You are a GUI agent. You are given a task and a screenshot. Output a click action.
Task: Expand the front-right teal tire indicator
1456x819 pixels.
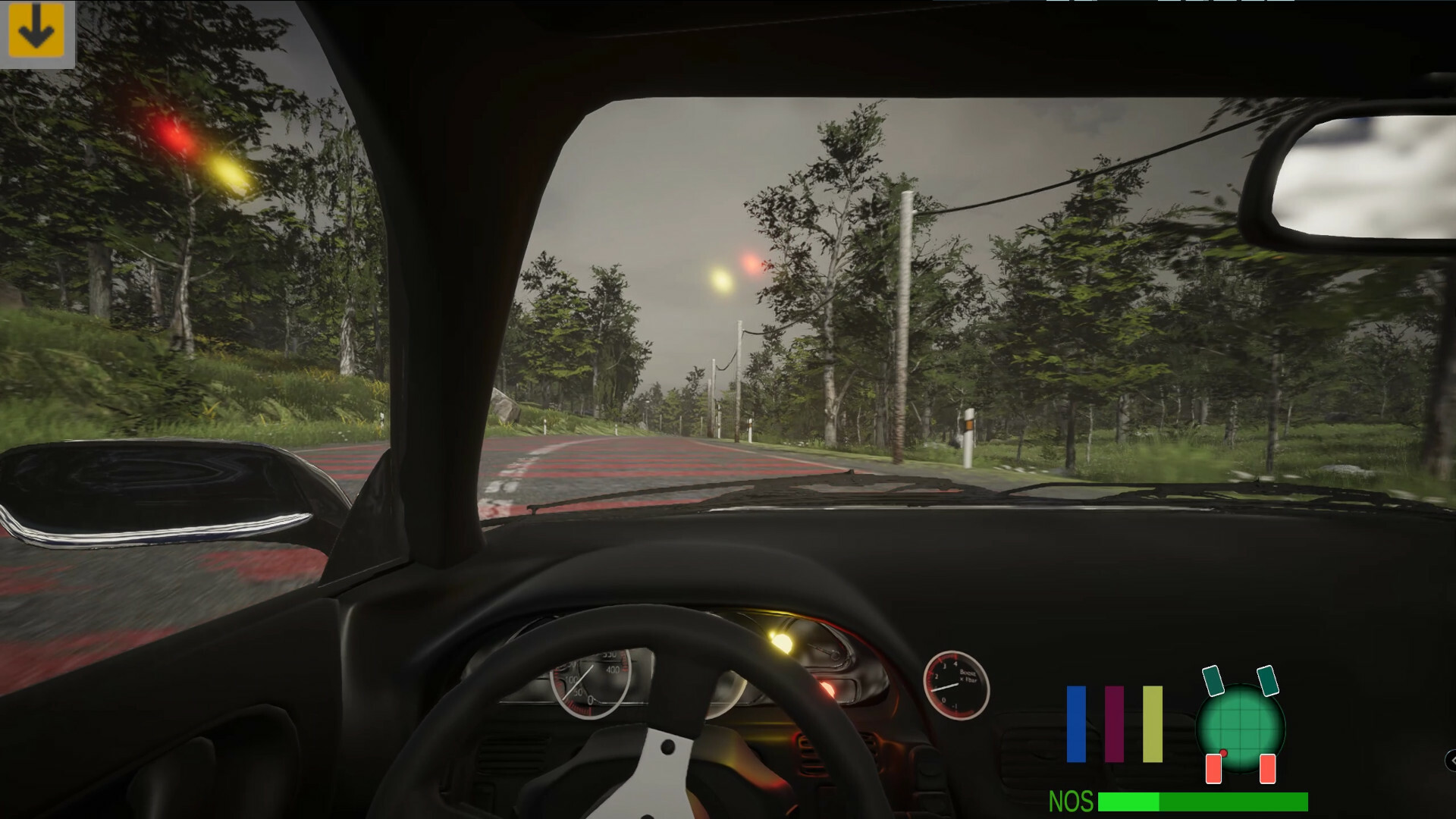pyautogui.click(x=1268, y=681)
